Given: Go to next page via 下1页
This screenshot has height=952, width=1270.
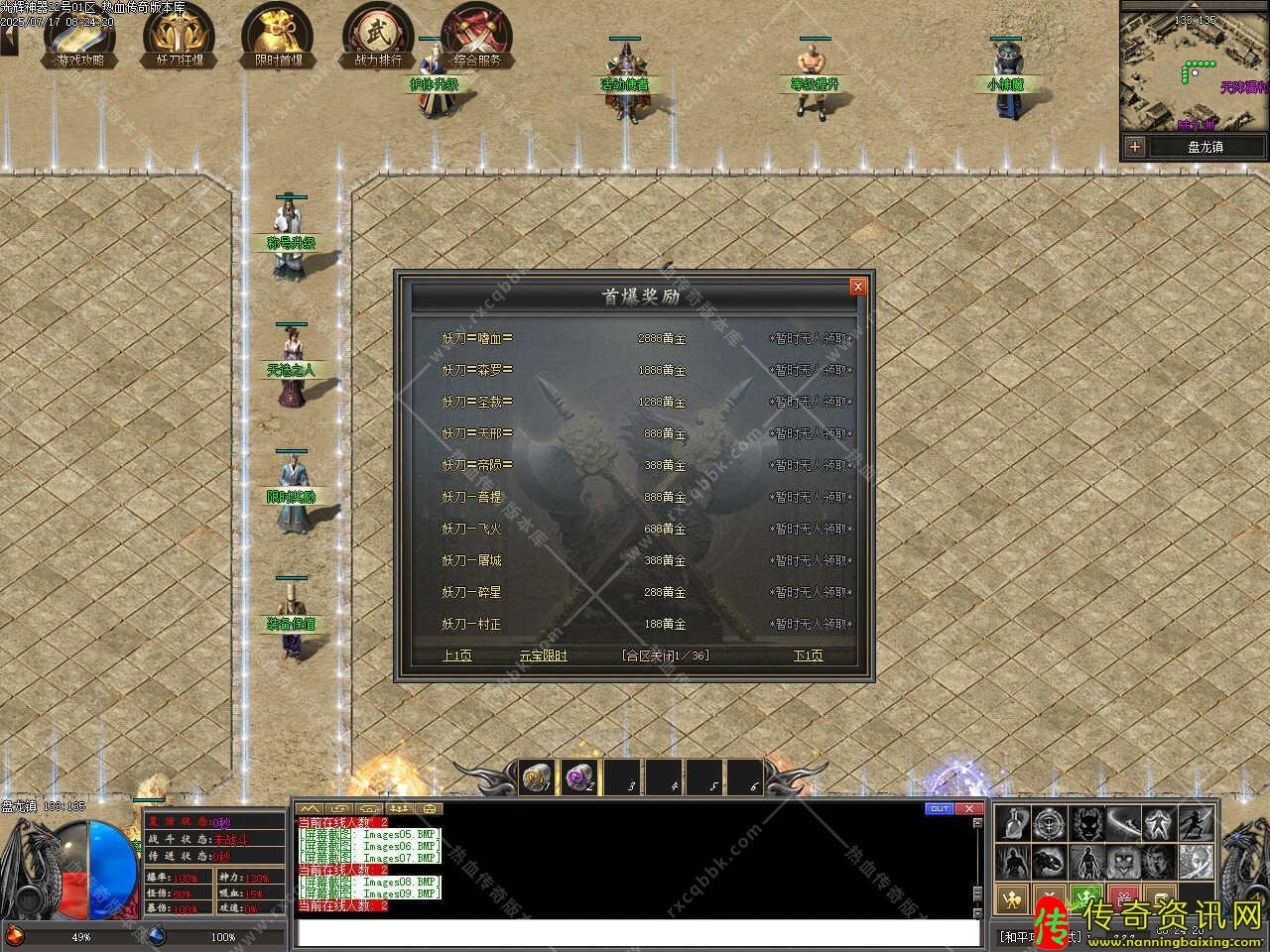Looking at the screenshot, I should [808, 655].
